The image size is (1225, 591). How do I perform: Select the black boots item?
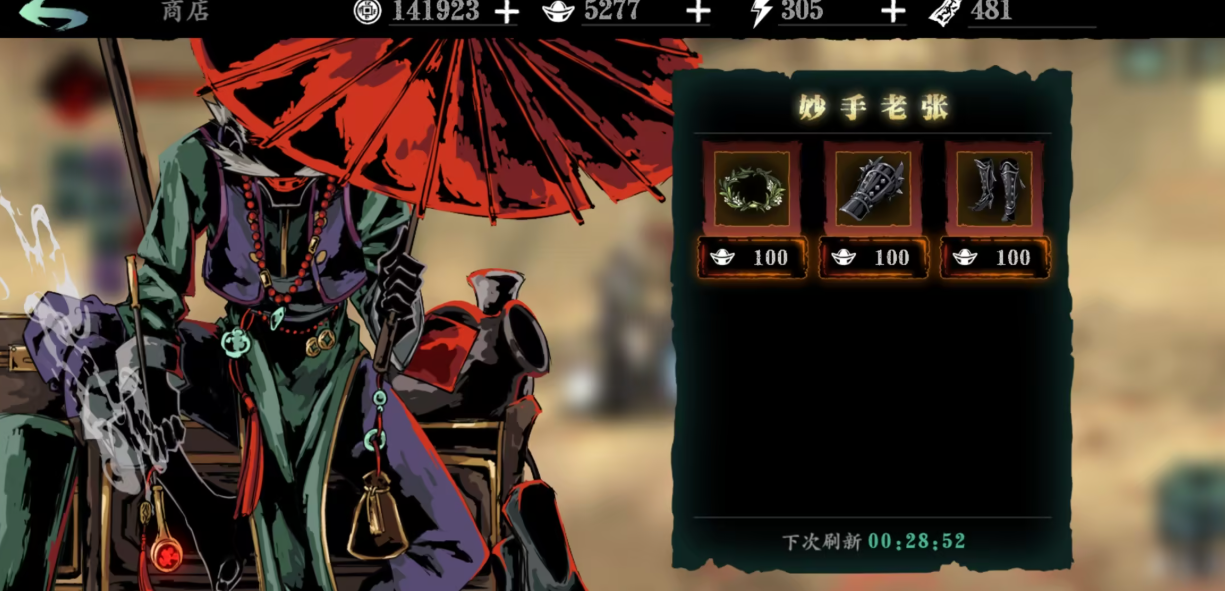pyautogui.click(x=994, y=188)
